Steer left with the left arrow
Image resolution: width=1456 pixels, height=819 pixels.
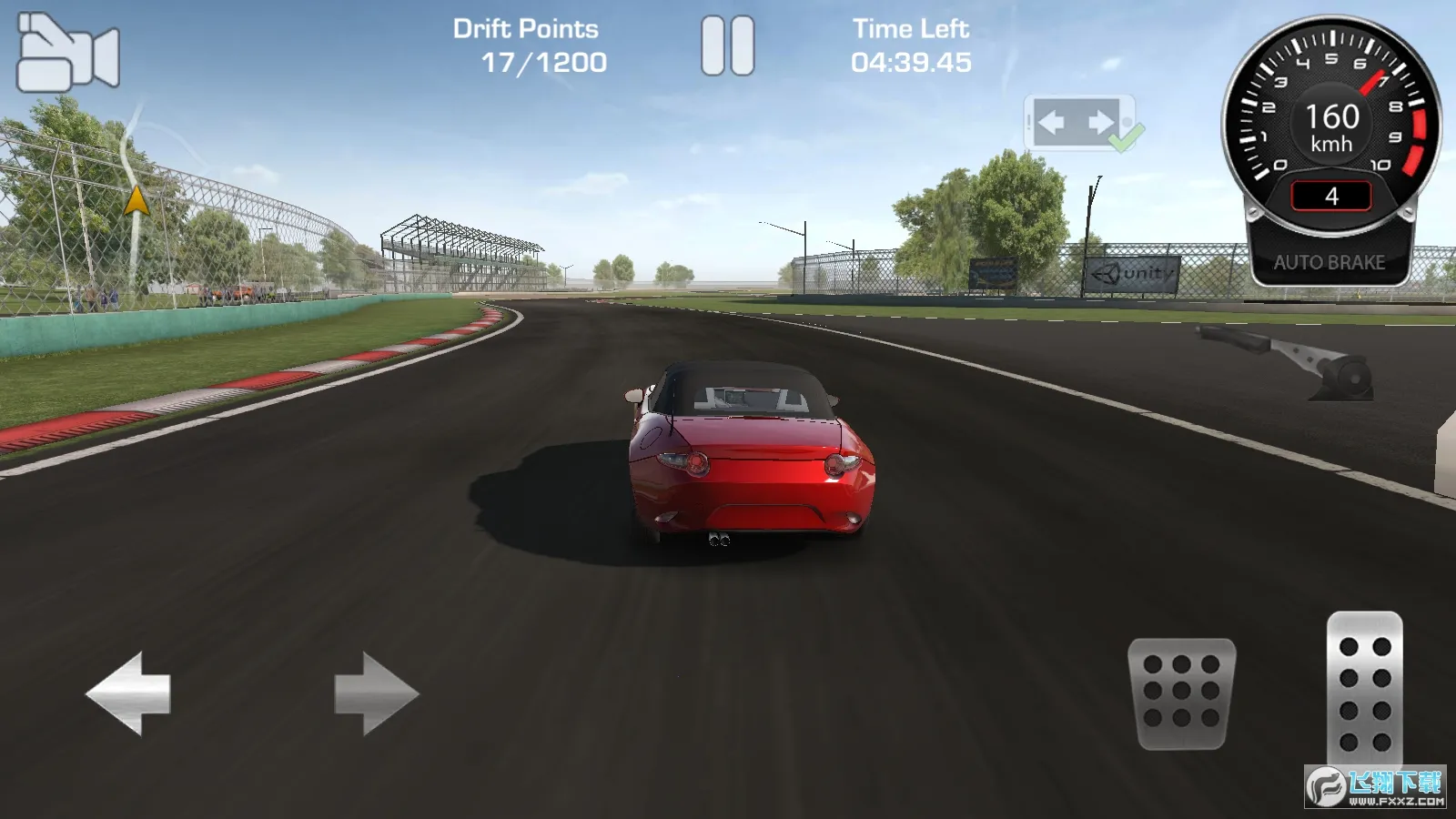(x=128, y=693)
